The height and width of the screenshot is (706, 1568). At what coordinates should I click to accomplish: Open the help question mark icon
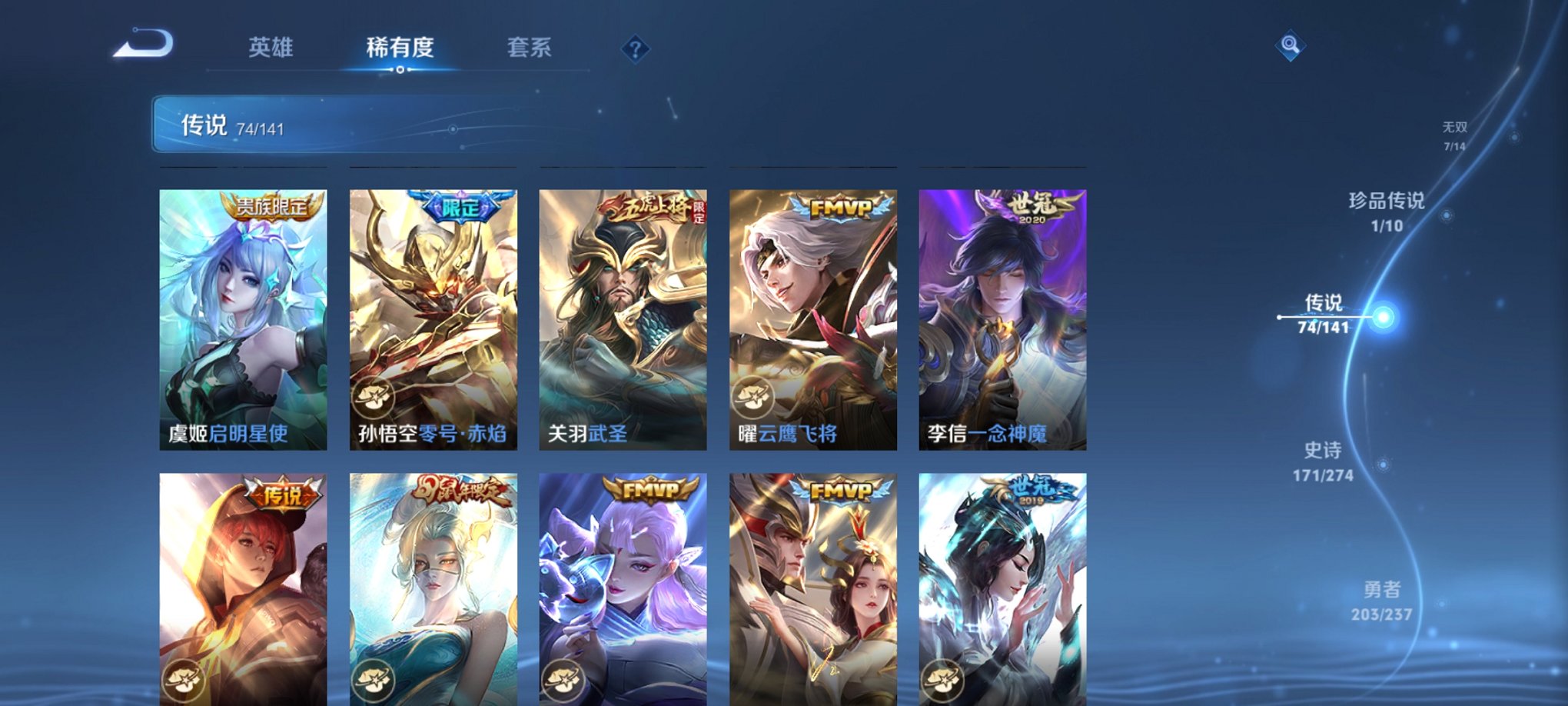[635, 48]
